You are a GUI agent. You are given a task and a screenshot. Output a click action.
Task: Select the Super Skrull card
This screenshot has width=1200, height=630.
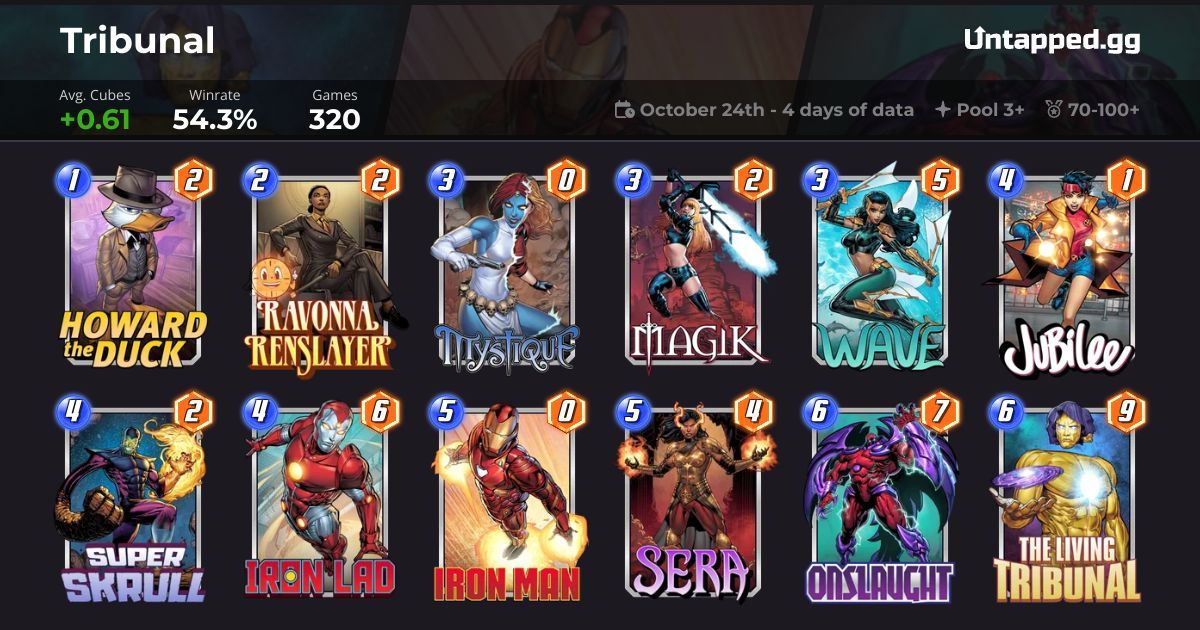[133, 500]
